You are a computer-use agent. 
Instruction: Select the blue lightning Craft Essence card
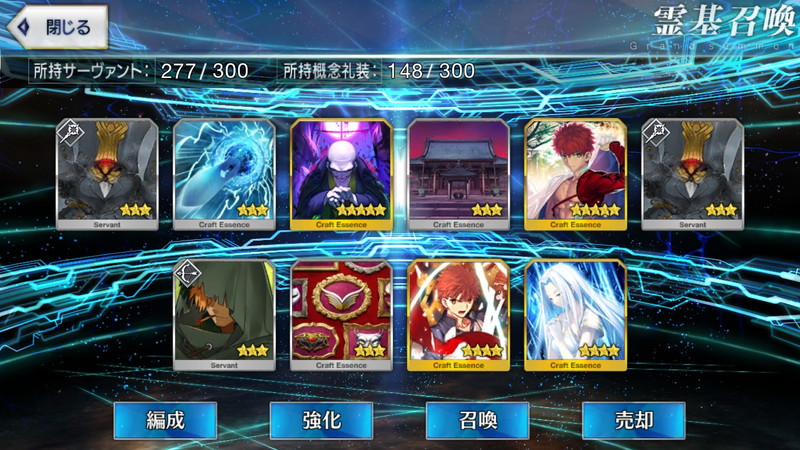(224, 174)
